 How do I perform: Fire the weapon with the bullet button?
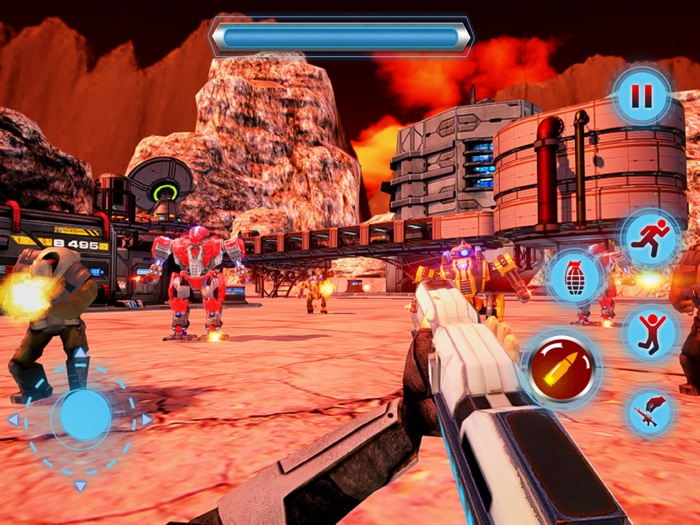[561, 366]
